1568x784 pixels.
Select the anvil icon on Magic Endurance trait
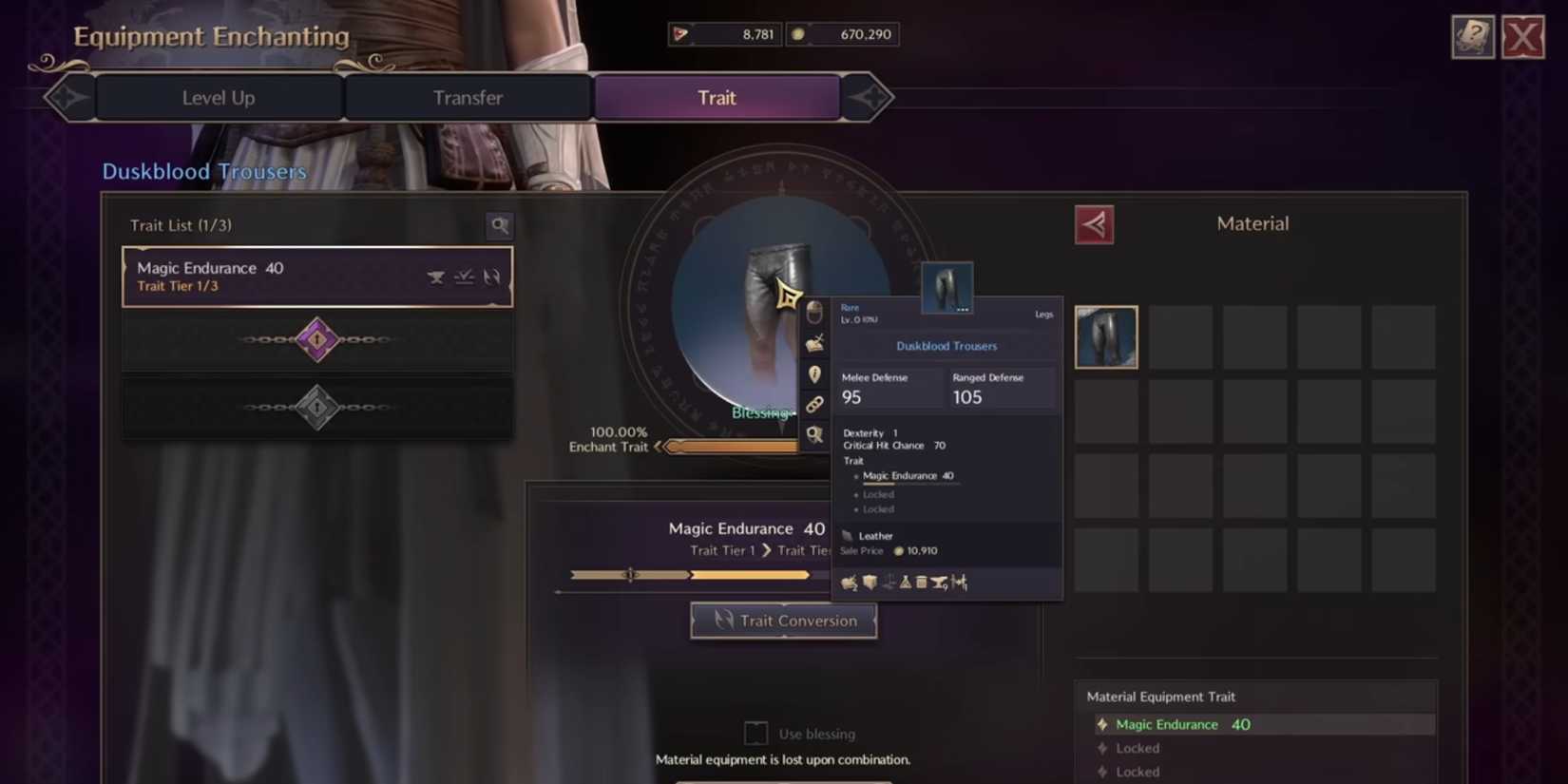[x=435, y=277]
